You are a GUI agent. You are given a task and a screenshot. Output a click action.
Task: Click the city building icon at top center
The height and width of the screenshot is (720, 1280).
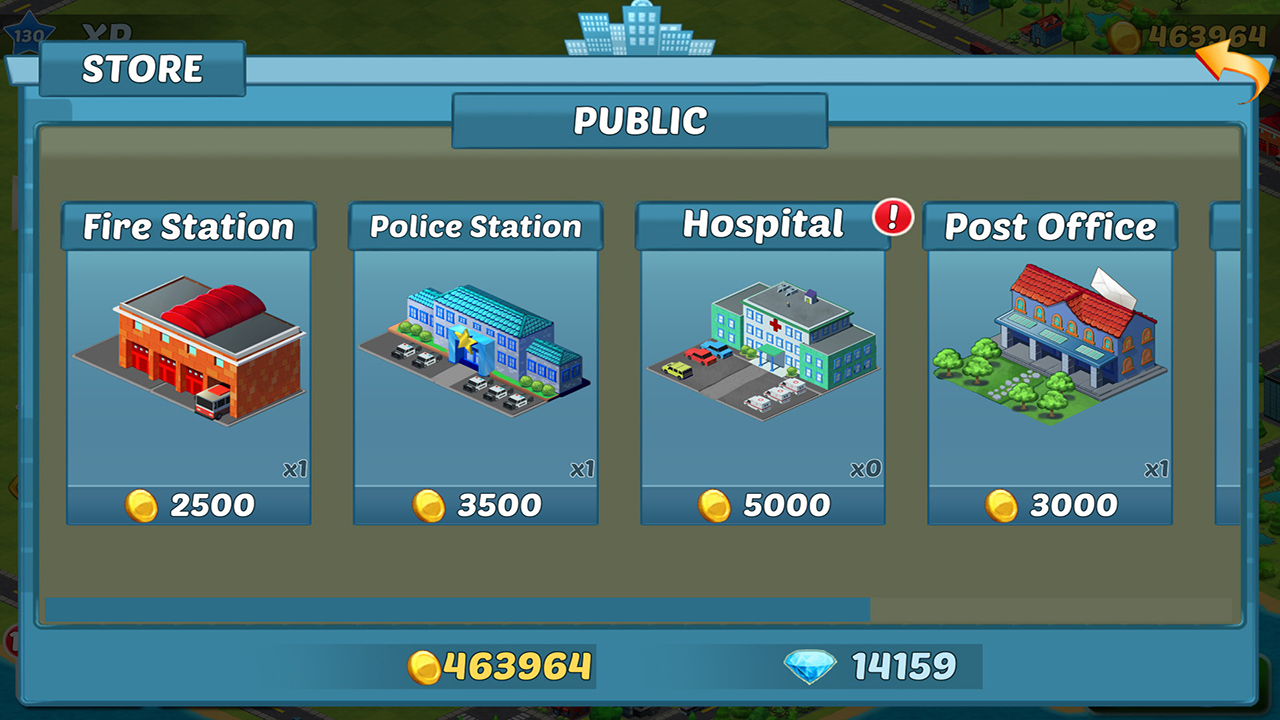pos(640,28)
